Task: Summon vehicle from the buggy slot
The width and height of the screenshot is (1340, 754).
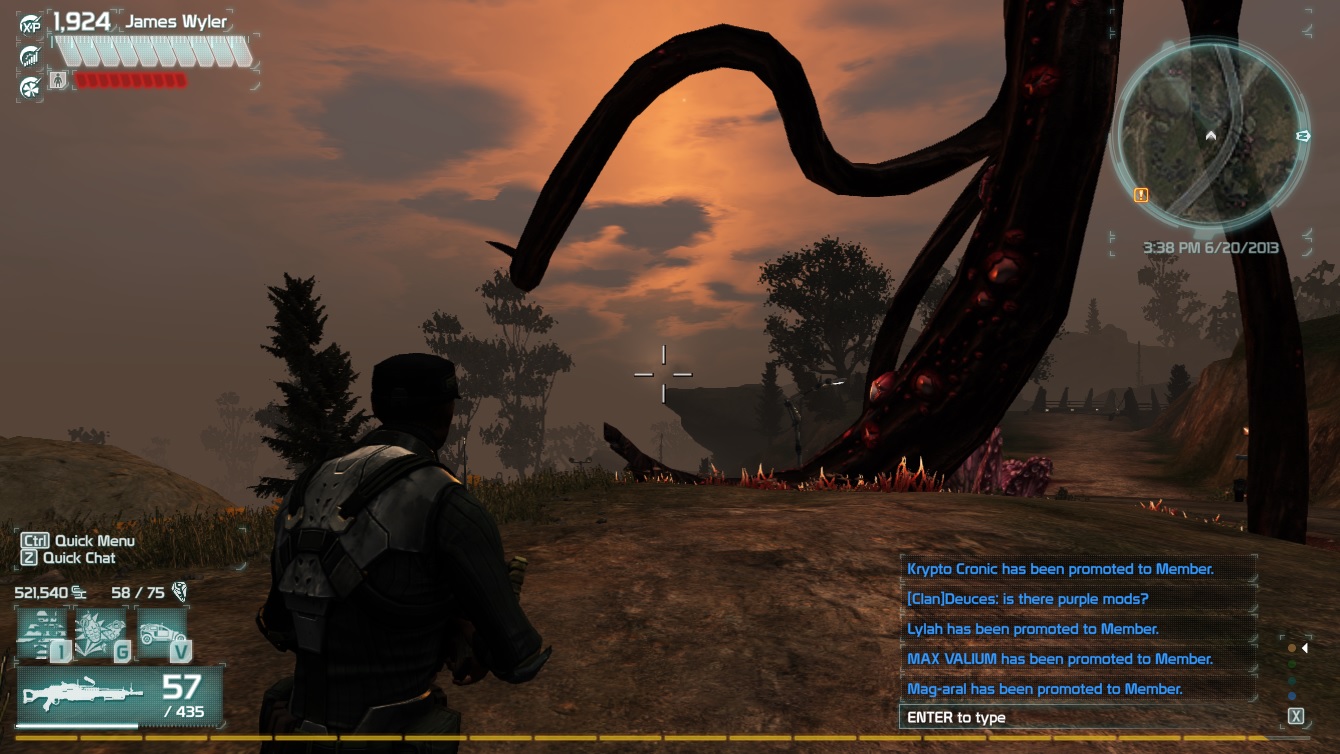Action: 162,634
